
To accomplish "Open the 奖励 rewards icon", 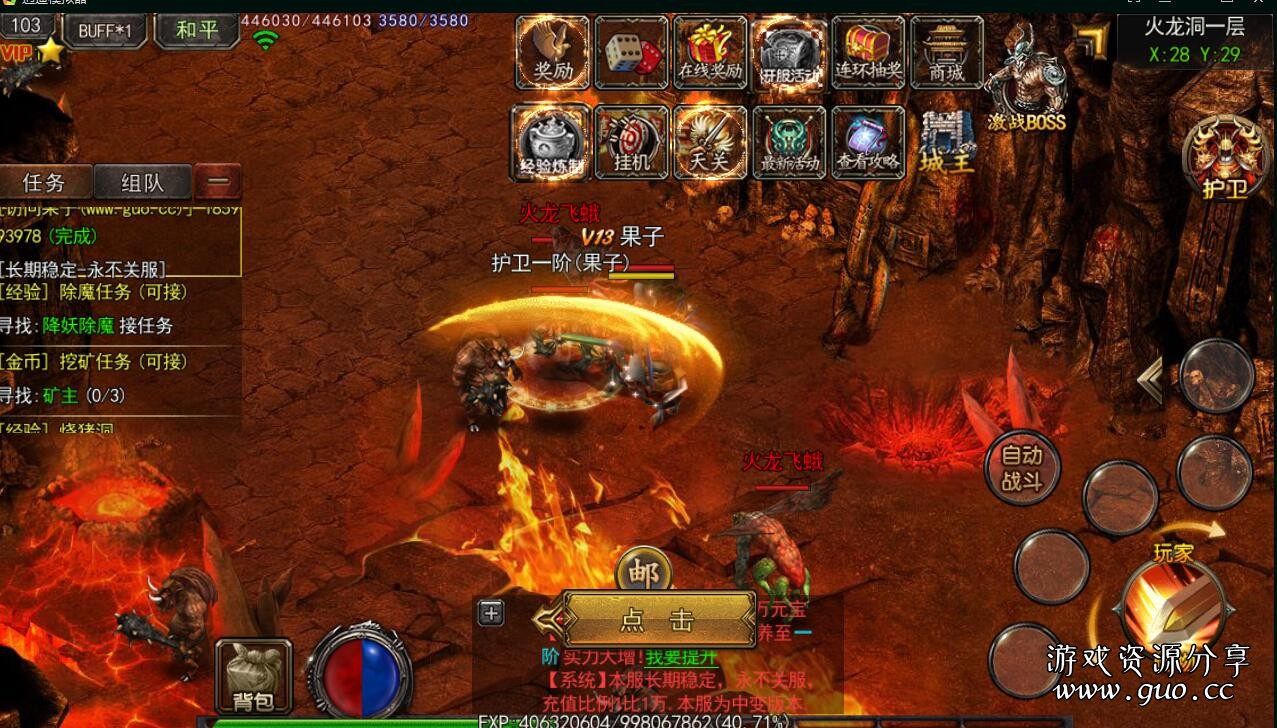I will click(553, 52).
